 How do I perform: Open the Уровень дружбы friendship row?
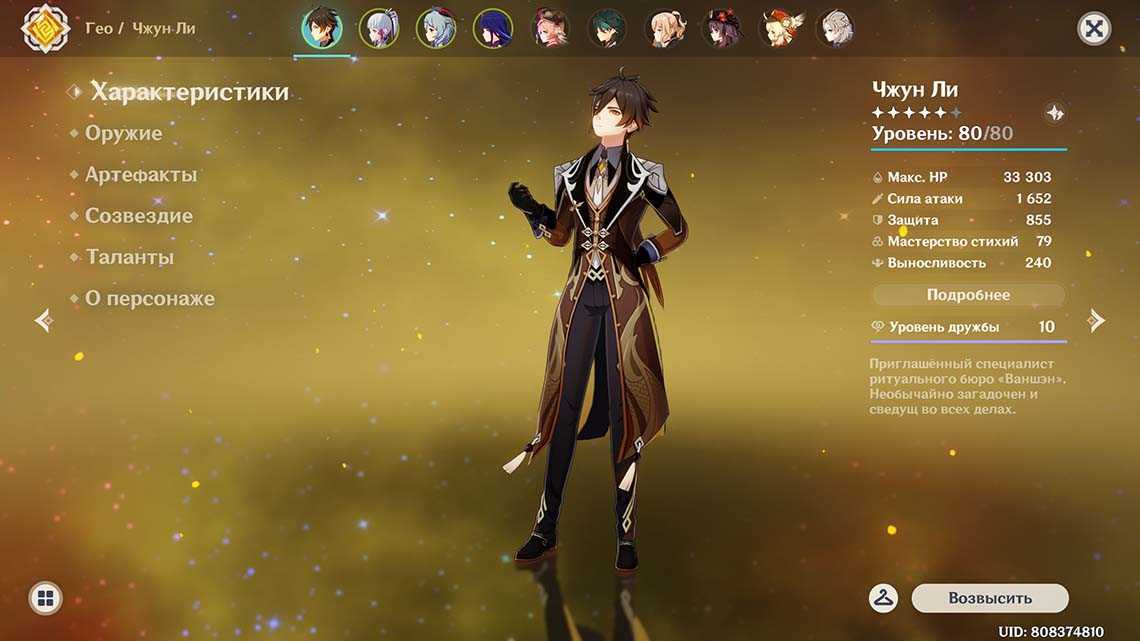967,327
